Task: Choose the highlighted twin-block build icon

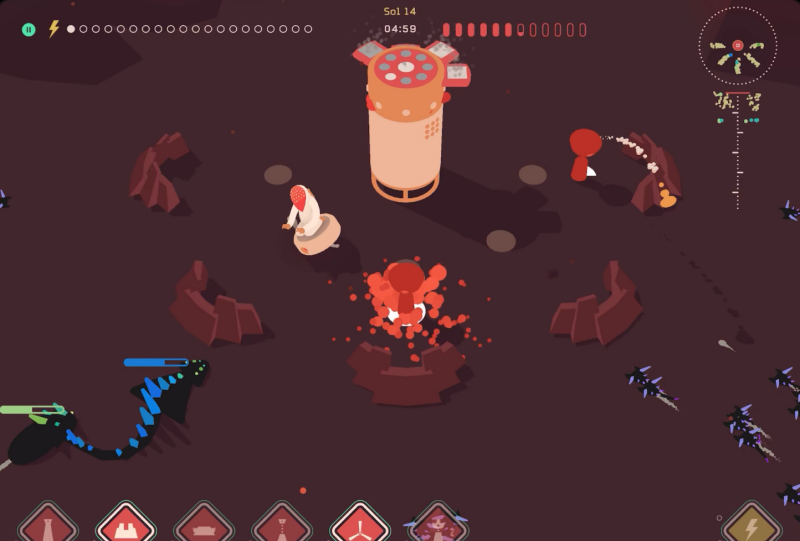Action: 126,525
